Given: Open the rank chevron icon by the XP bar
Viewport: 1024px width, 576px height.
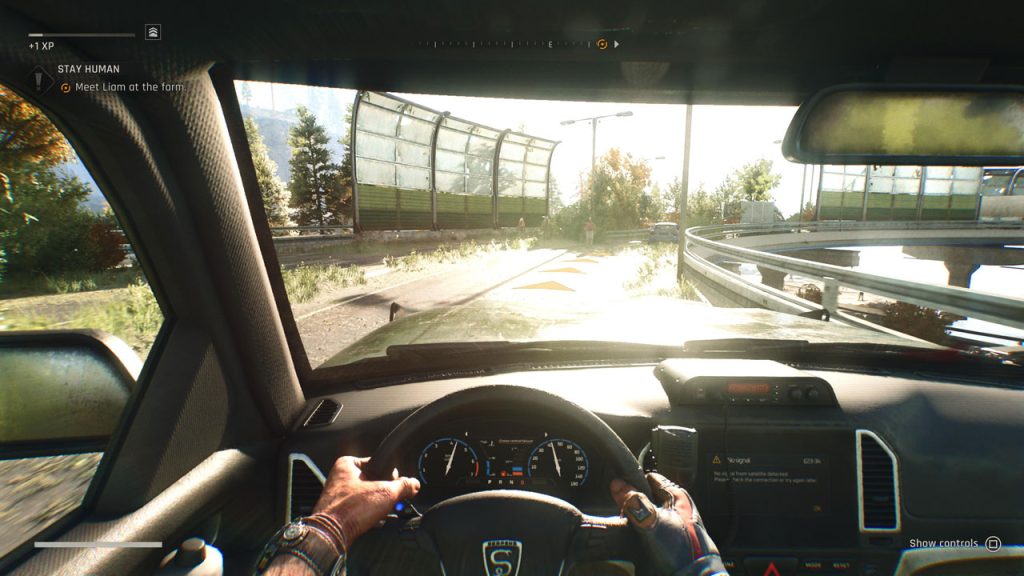Looking at the screenshot, I should (x=153, y=32).
